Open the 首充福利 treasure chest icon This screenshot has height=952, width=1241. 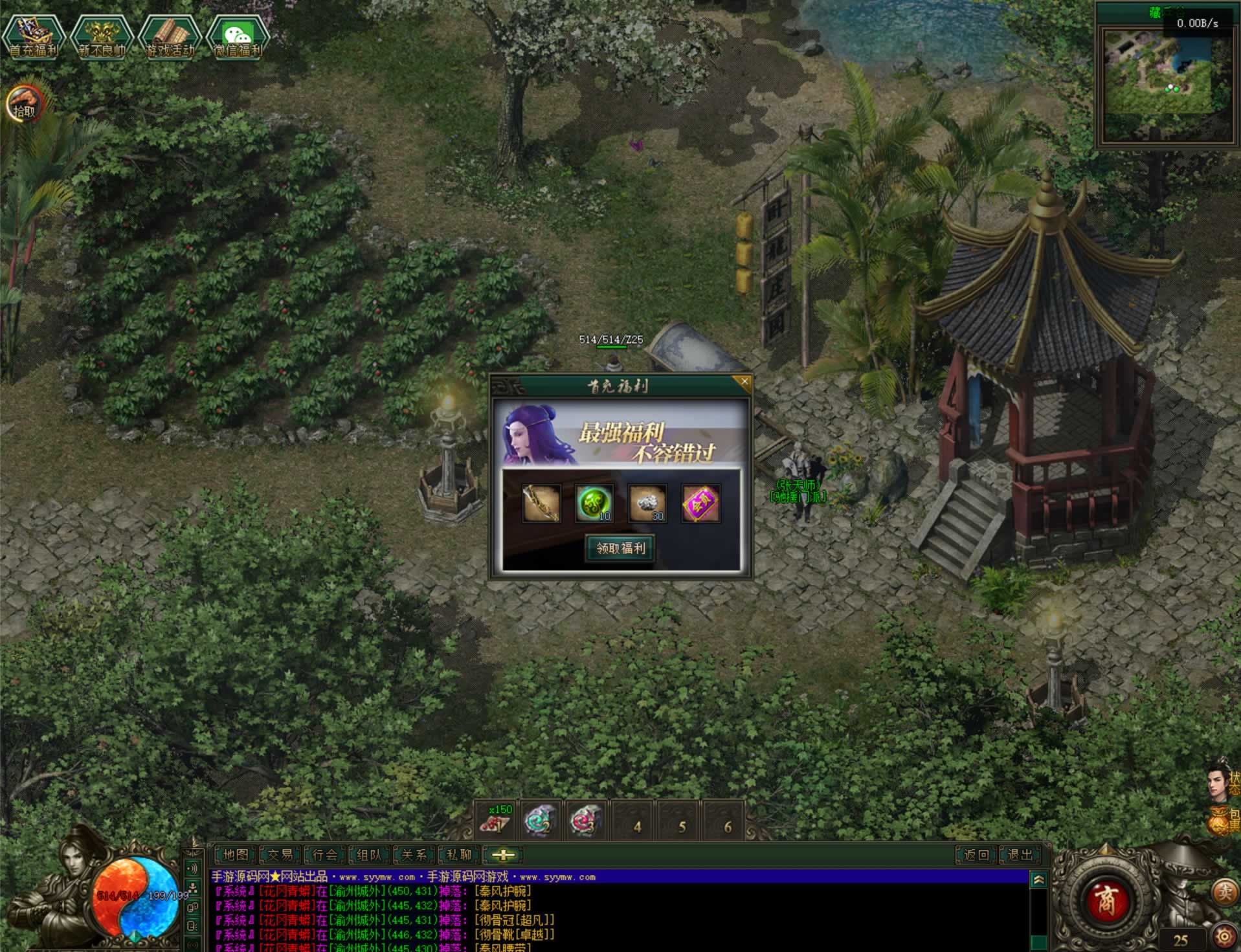tap(33, 38)
